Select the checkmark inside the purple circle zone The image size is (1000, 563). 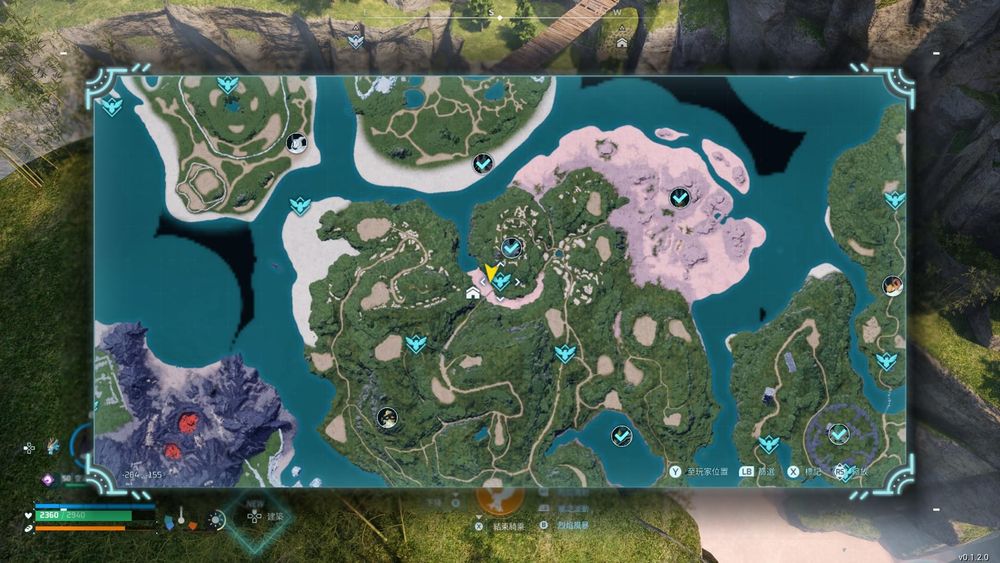[x=838, y=433]
